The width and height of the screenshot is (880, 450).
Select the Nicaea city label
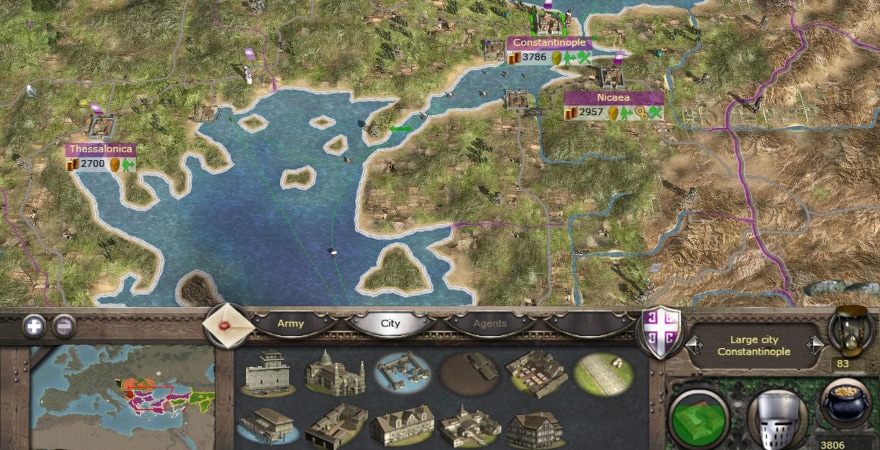pyautogui.click(x=613, y=98)
